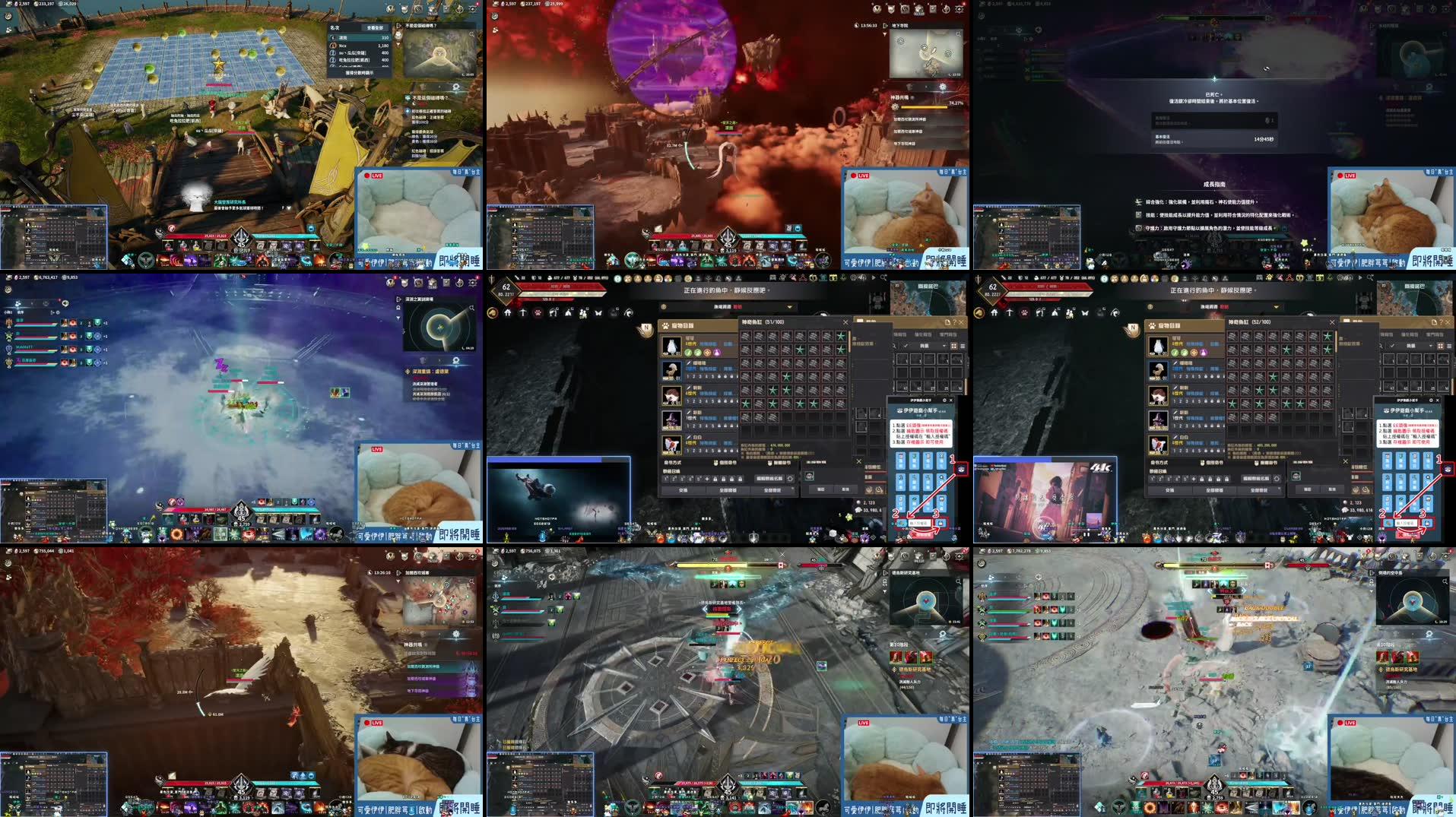Screen dimensions: 1456x817
Task: Select the paw pet menu icon
Action: 537,312
